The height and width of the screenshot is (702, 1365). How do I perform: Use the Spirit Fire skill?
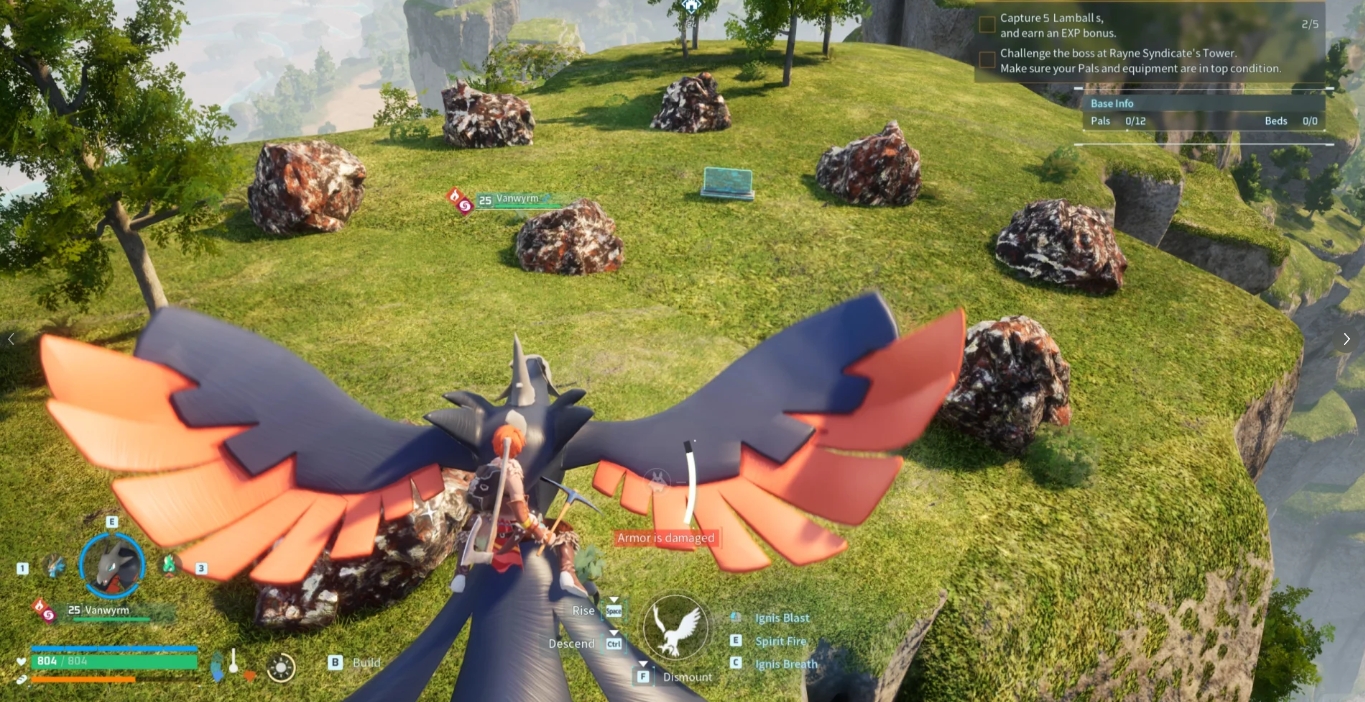780,641
